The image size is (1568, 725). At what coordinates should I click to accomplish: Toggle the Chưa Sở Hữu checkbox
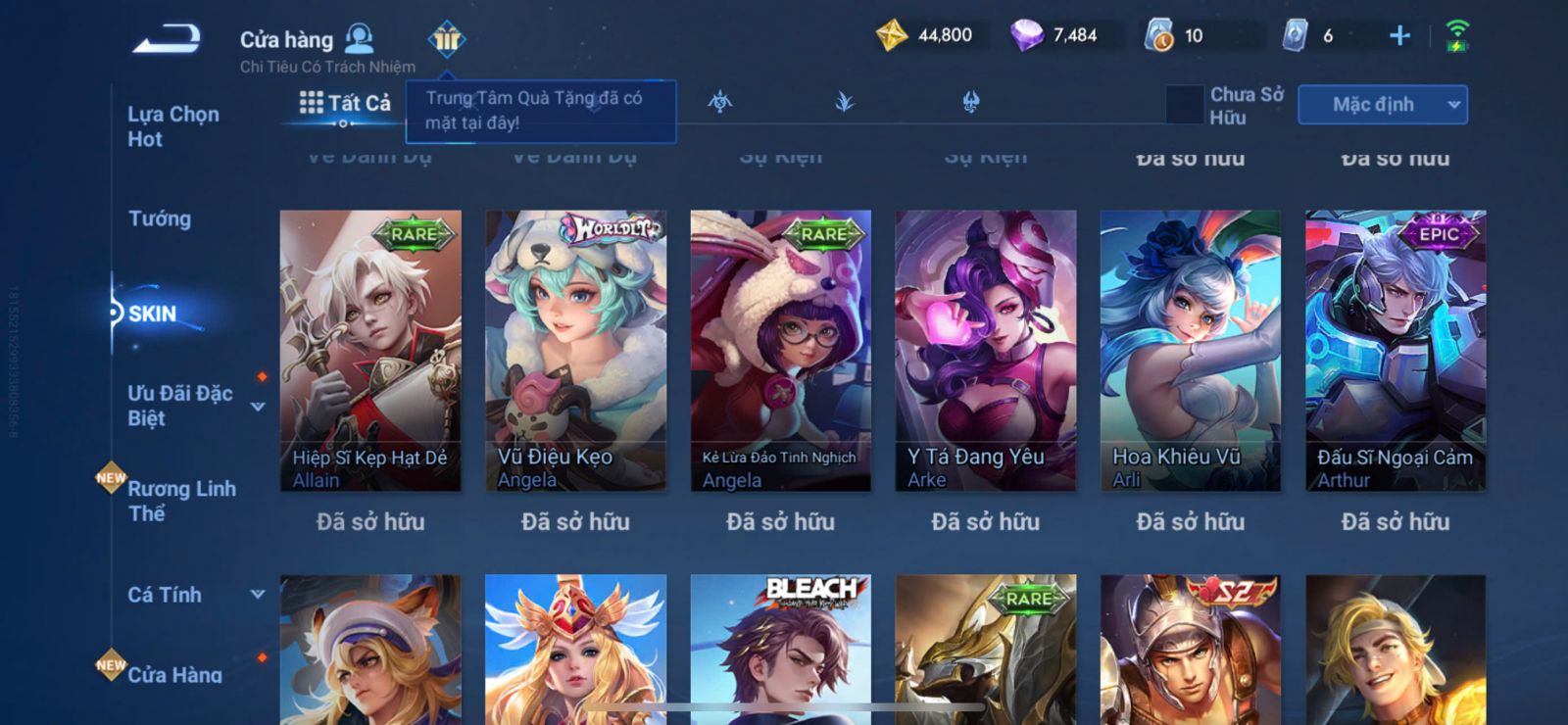click(x=1185, y=105)
